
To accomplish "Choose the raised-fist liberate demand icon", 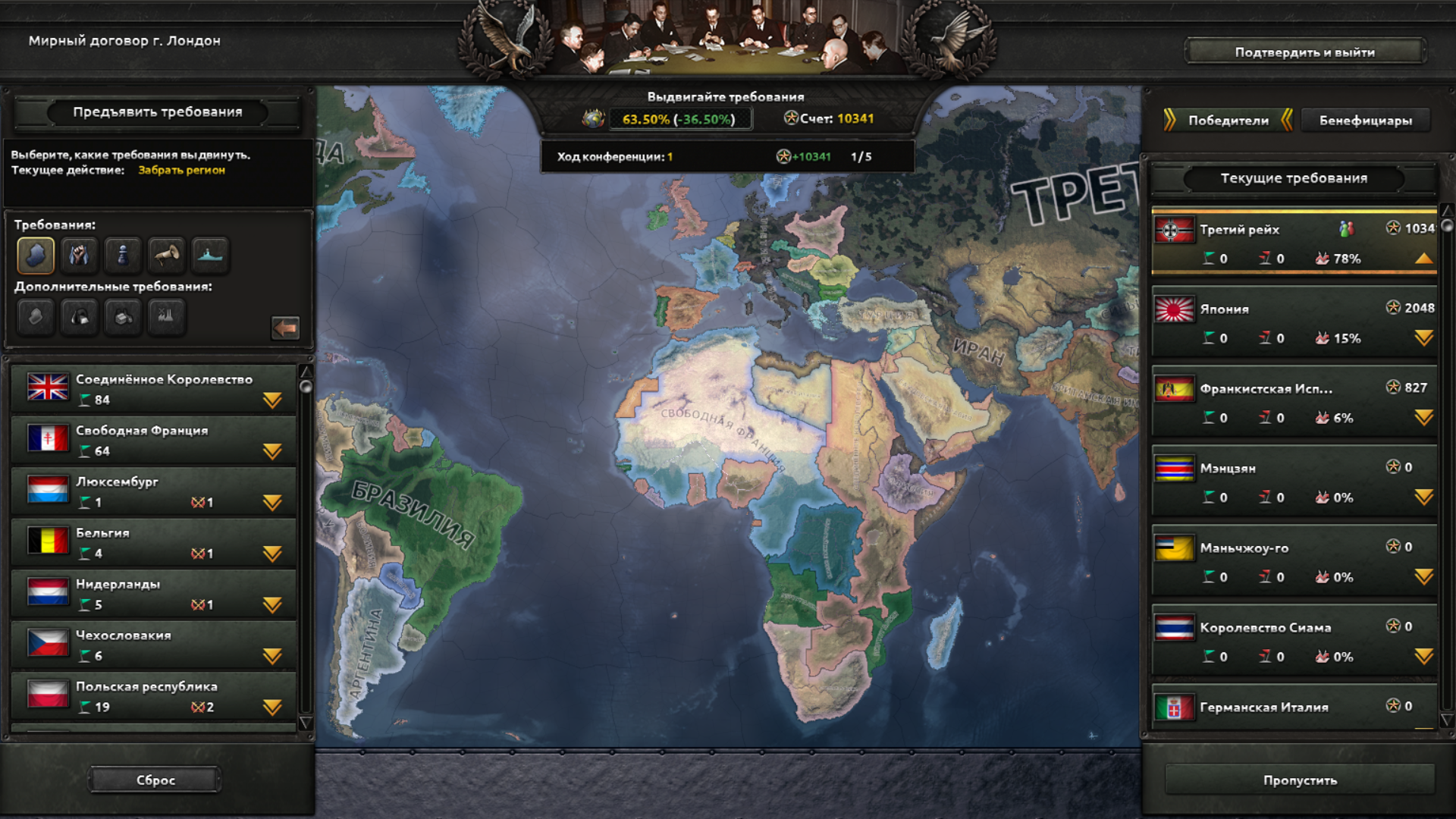I will click(x=79, y=255).
